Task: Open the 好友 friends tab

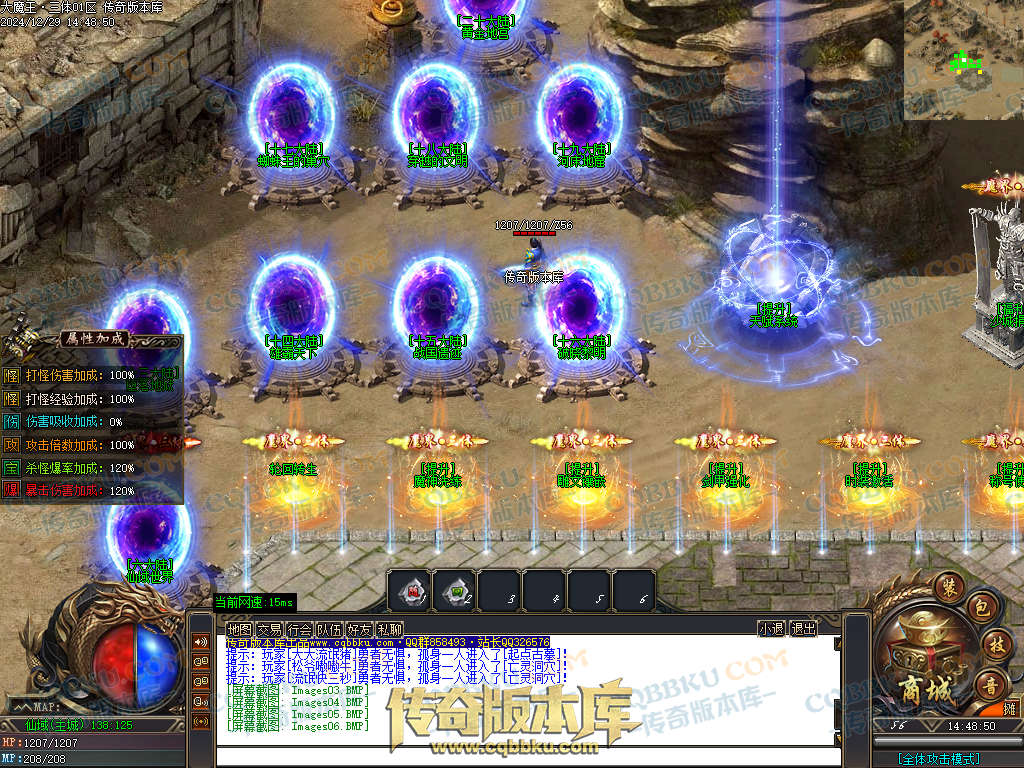Action: pyautogui.click(x=359, y=629)
